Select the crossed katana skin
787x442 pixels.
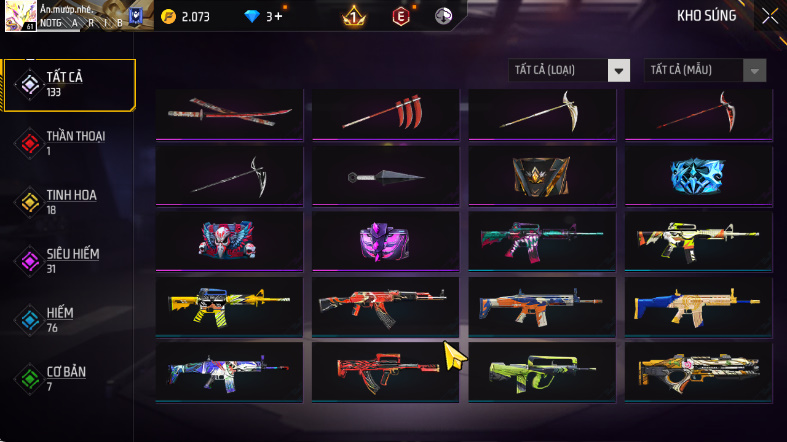click(x=230, y=113)
